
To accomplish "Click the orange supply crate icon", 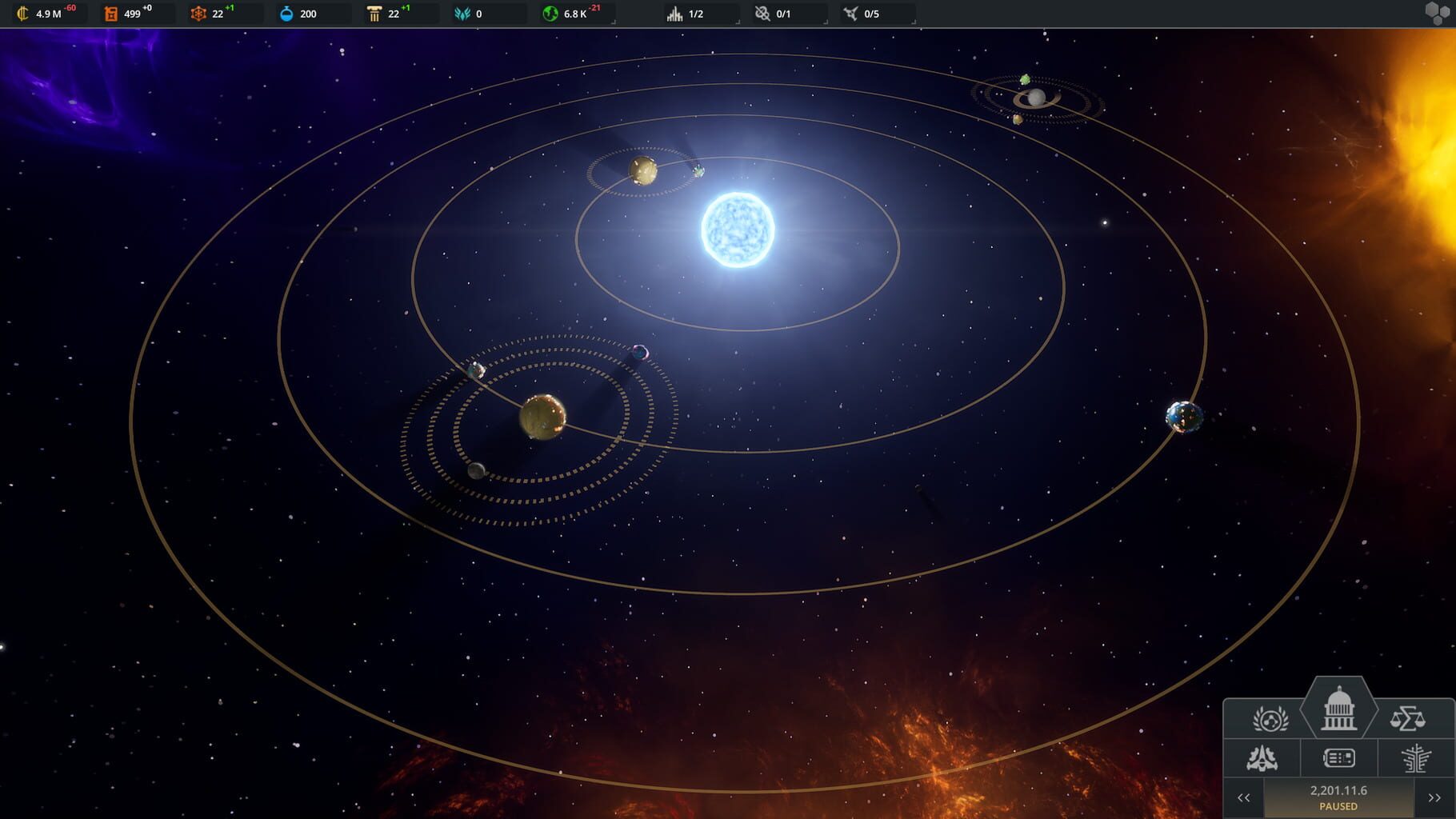I will pos(111,13).
